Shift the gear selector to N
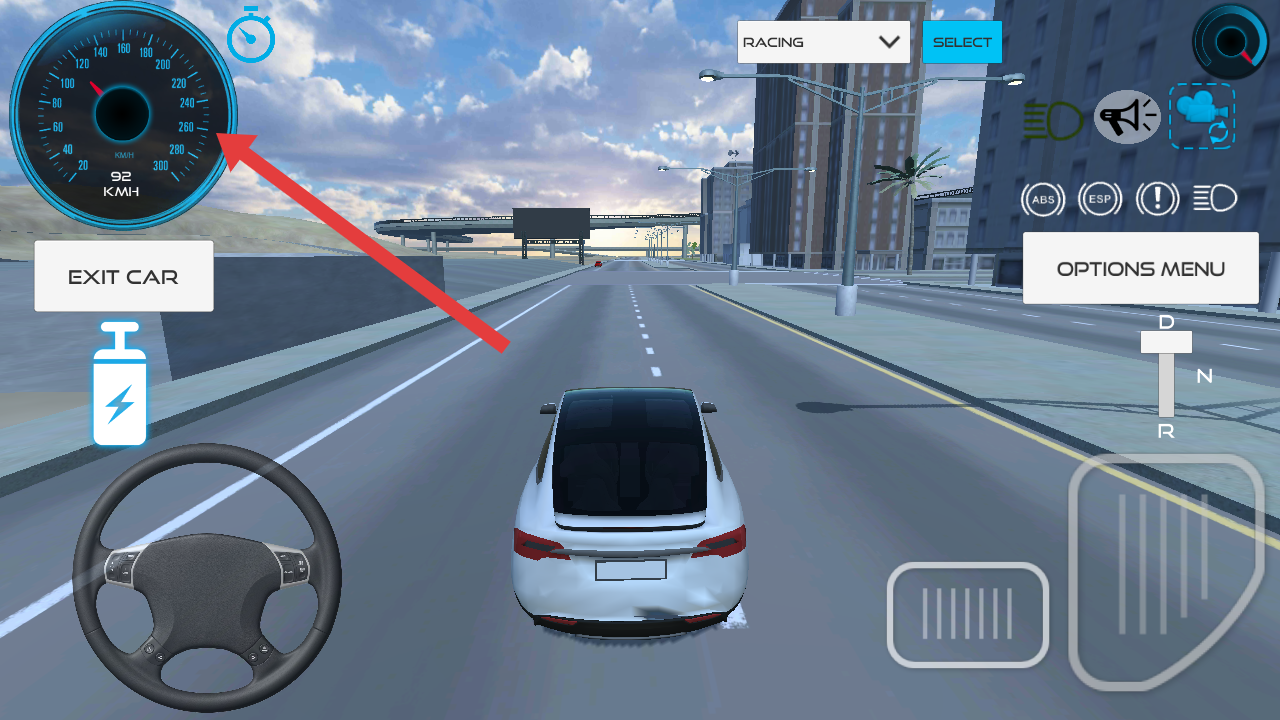Image resolution: width=1280 pixels, height=720 pixels. (x=1204, y=376)
